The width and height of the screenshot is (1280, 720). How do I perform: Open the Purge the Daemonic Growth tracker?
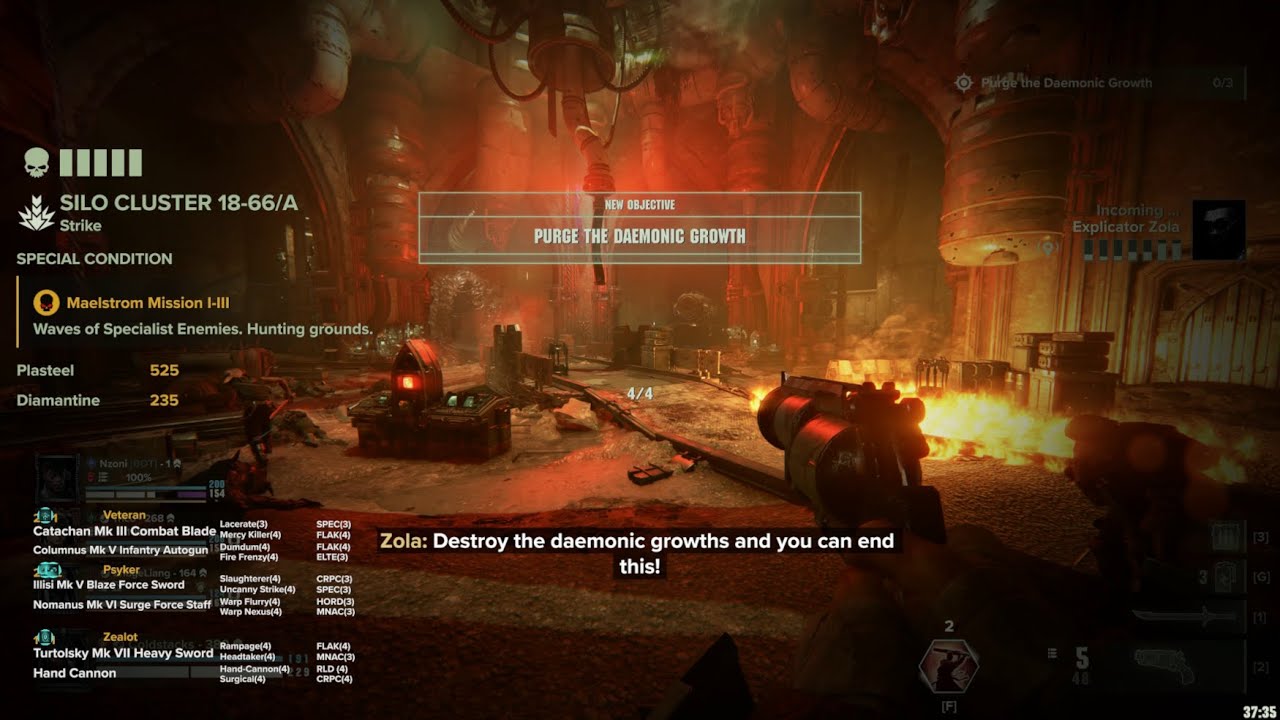[x=1065, y=83]
